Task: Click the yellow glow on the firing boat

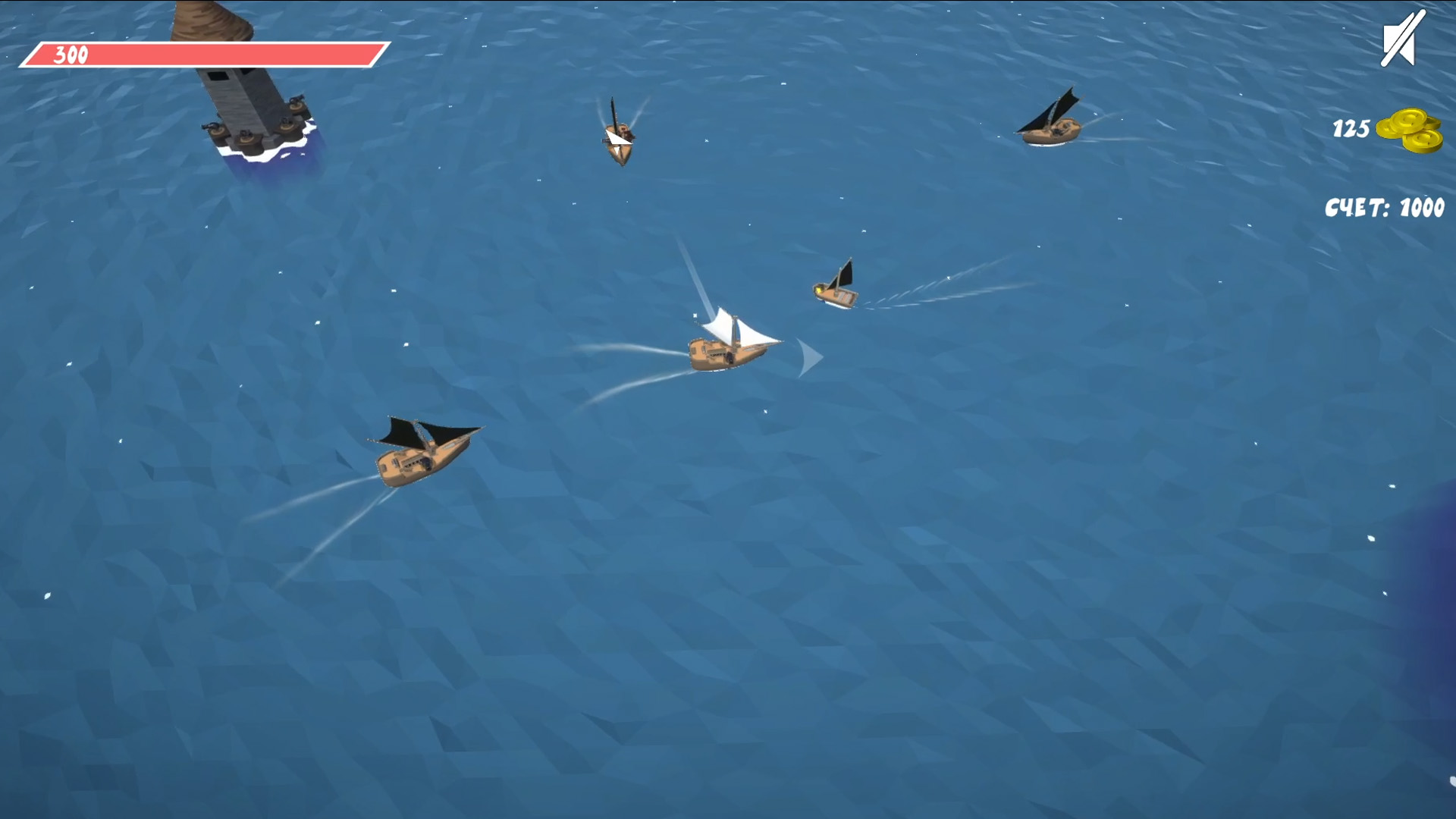Action: (x=817, y=289)
